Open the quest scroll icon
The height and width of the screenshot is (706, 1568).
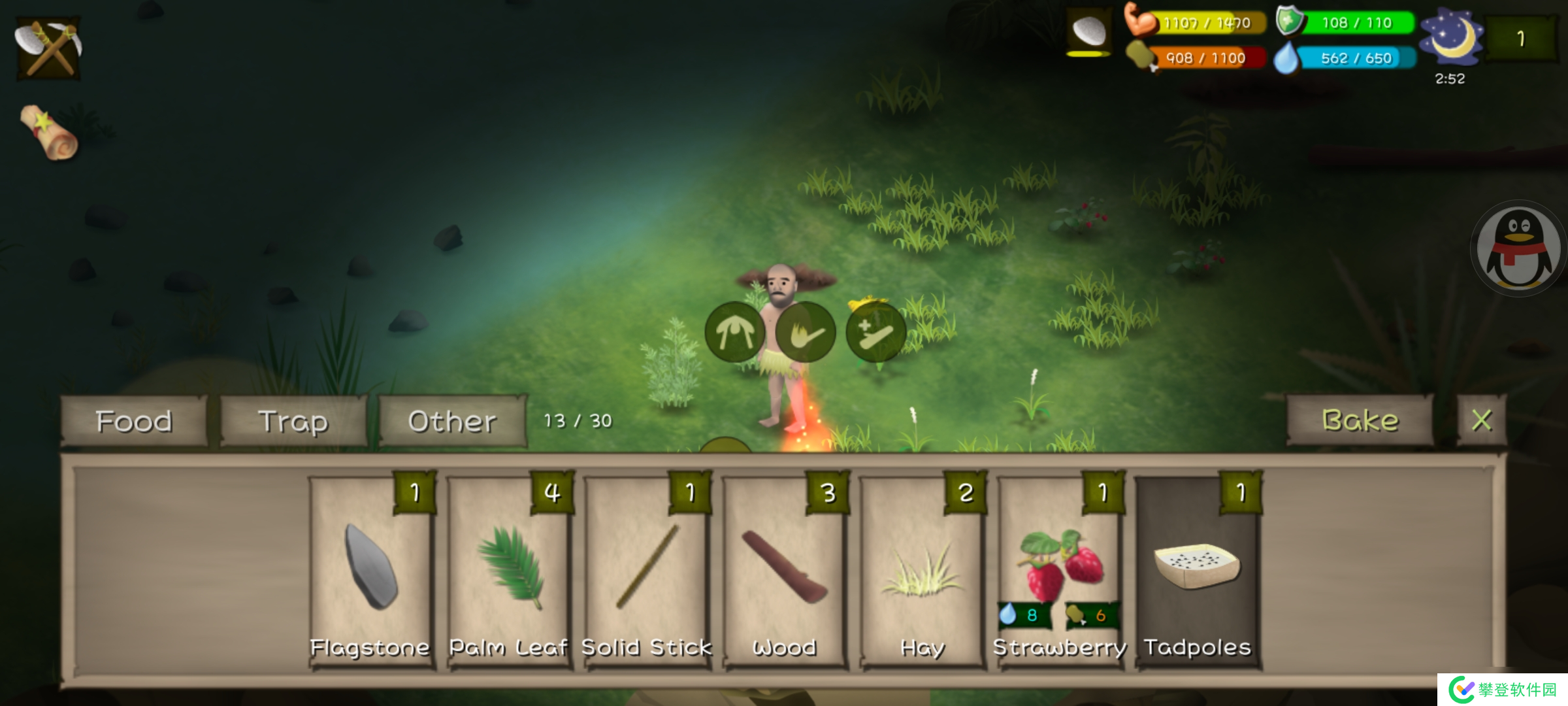(x=49, y=132)
